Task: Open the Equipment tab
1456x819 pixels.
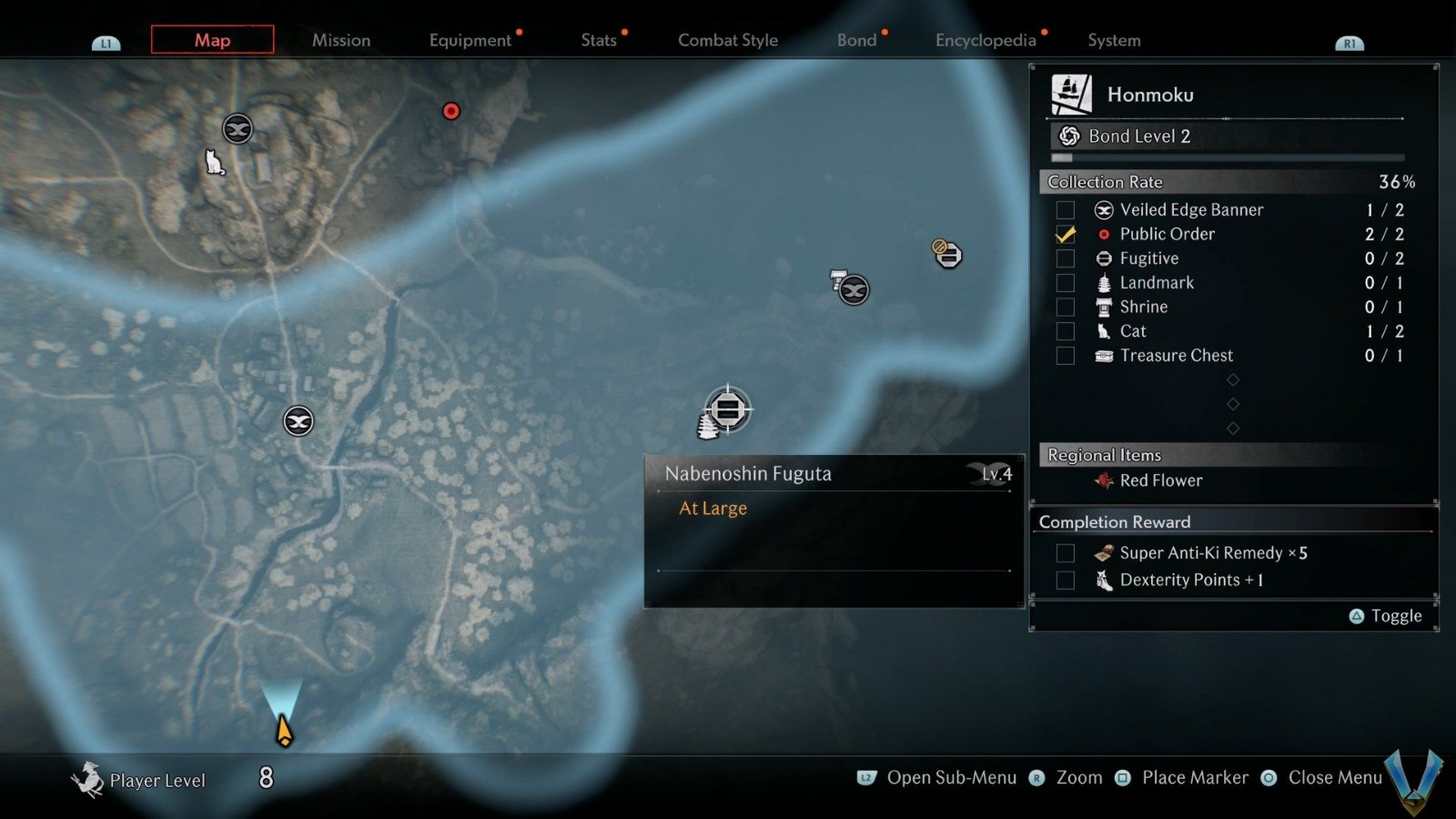Action: (x=470, y=40)
